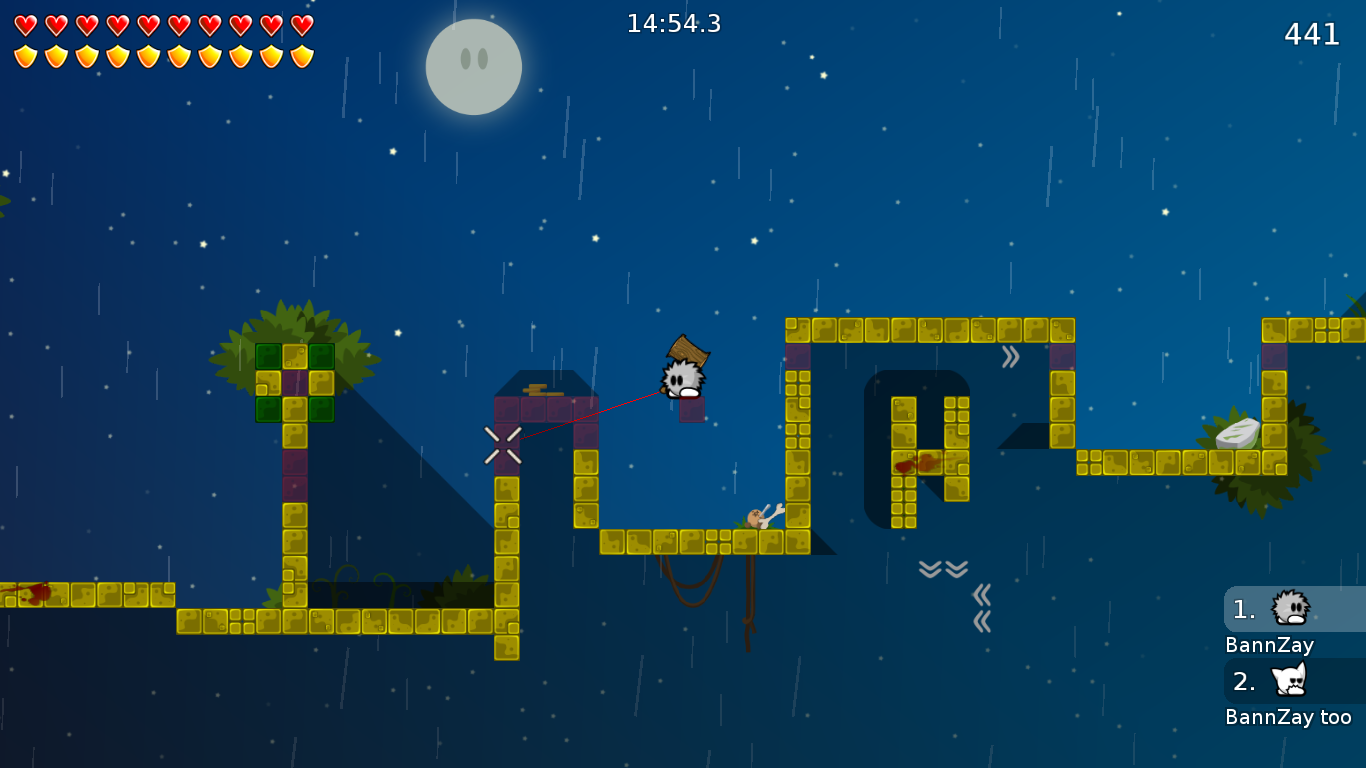
Task: Click the name BannZay in the scoreboard
Action: pos(1268,645)
